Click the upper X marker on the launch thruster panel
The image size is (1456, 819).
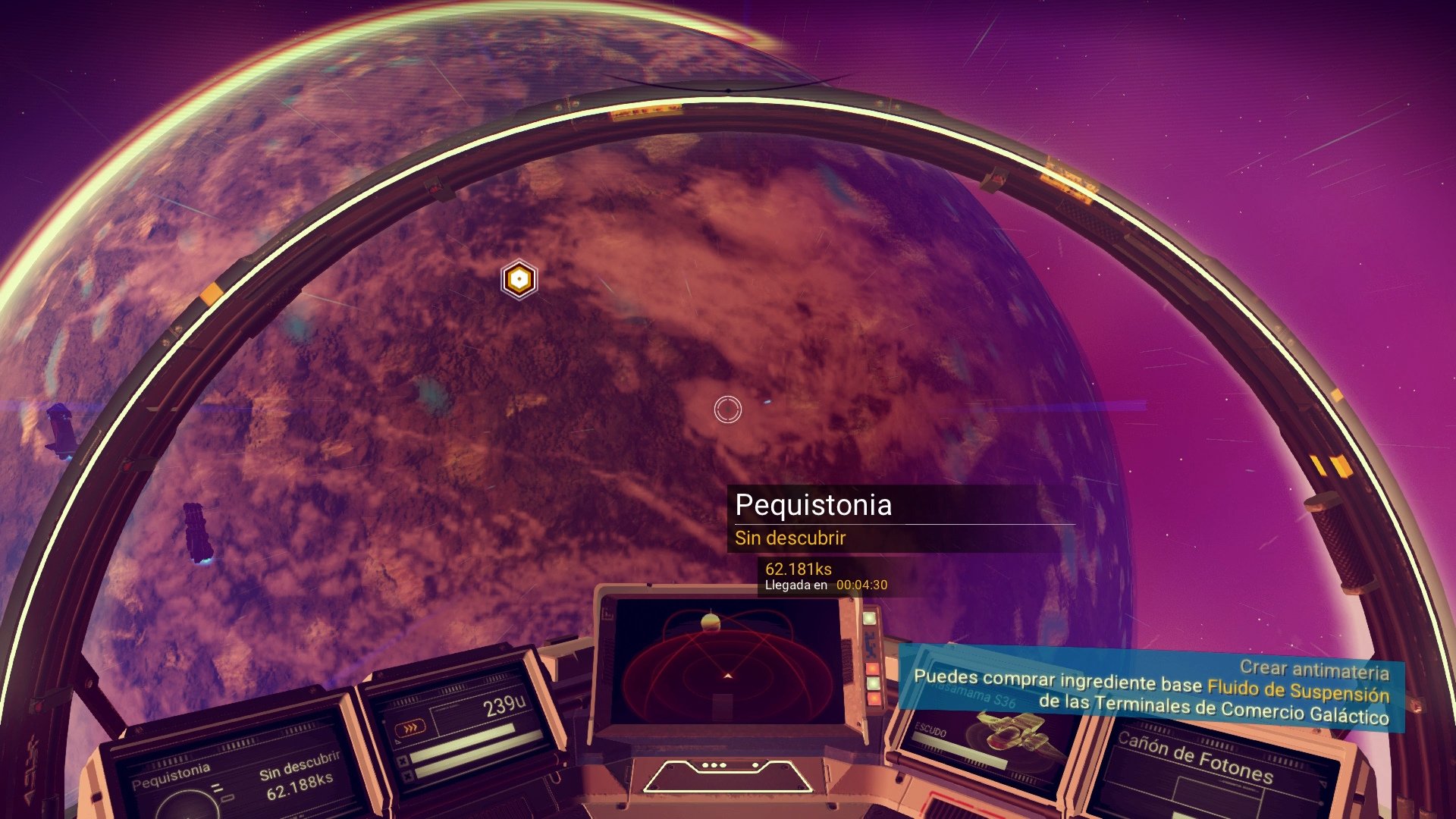403,761
